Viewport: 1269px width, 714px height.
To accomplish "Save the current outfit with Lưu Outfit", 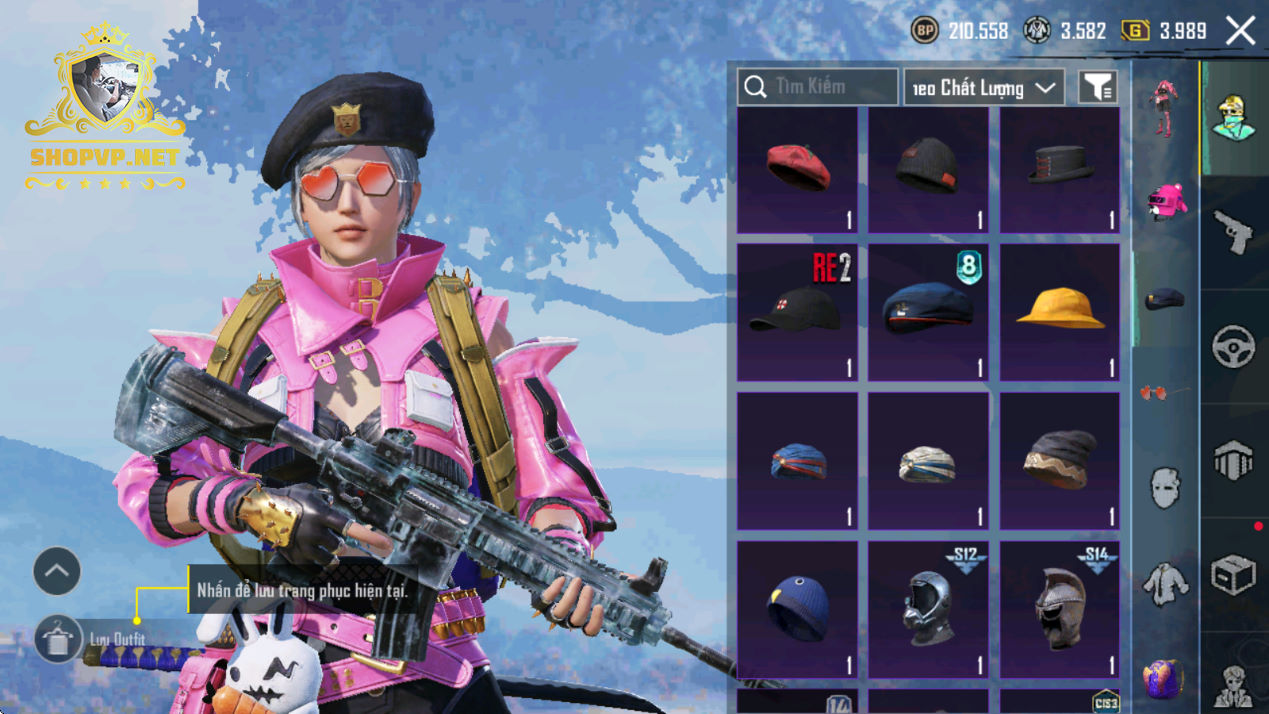I will [58, 639].
